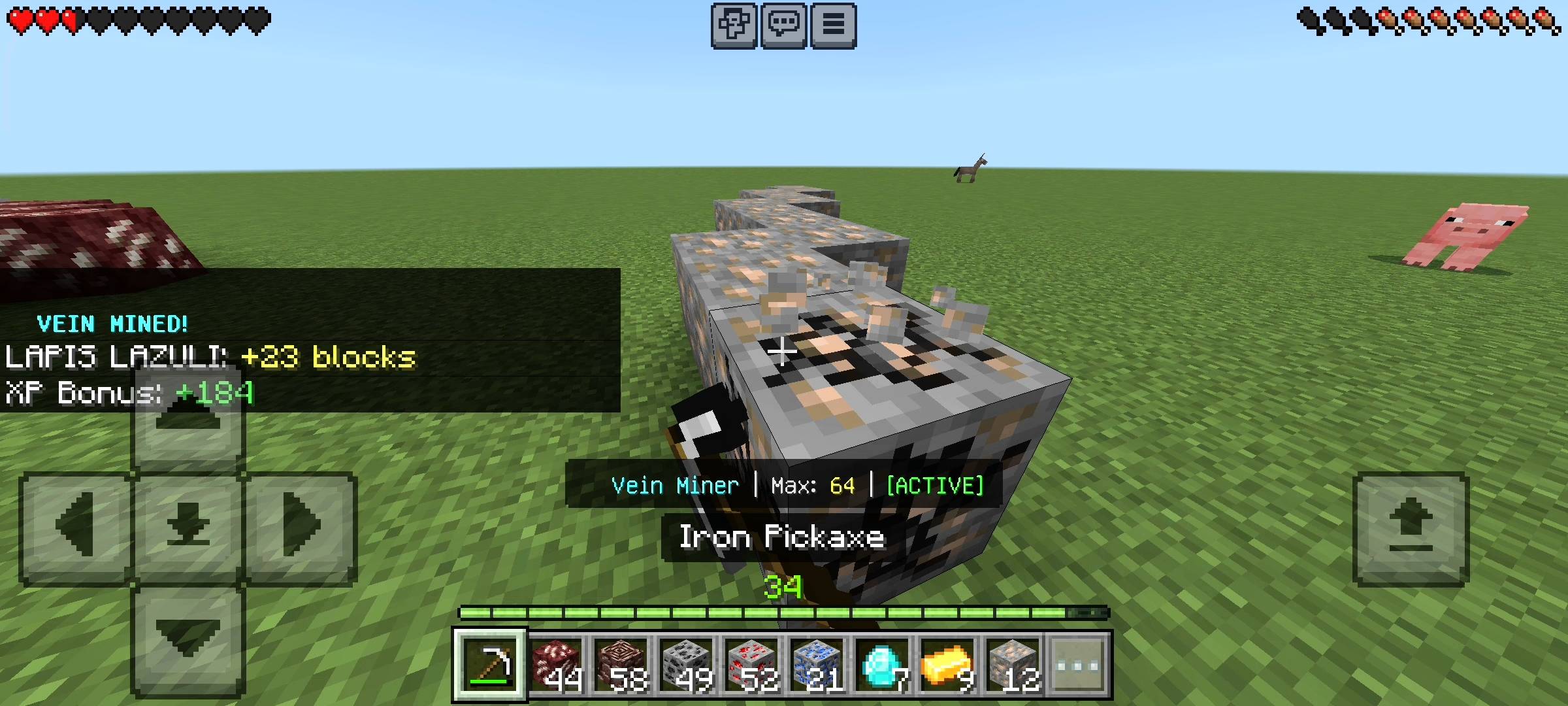
Task: Open the emote picker
Action: (x=734, y=24)
